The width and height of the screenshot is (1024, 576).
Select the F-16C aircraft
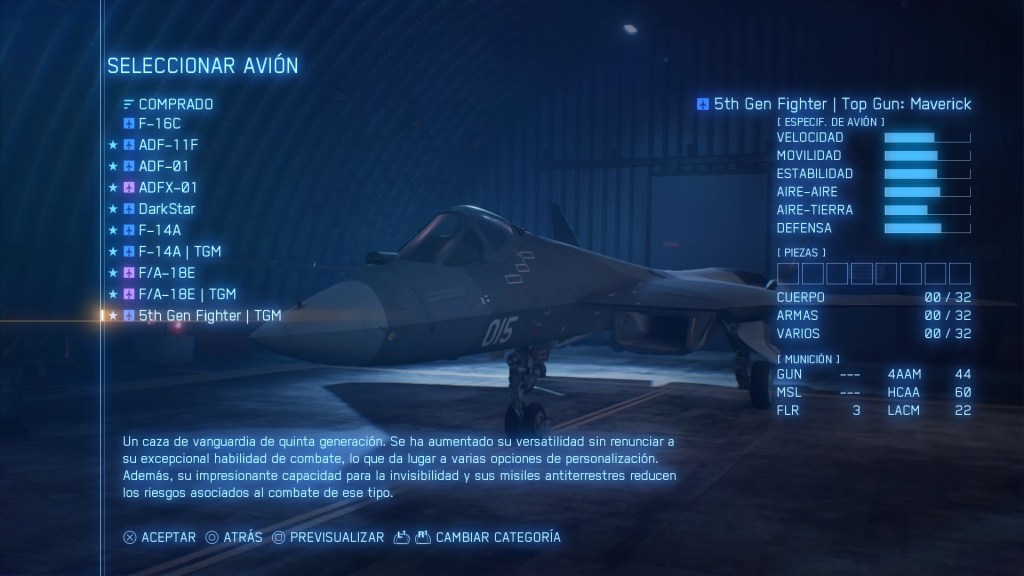pyautogui.click(x=160, y=124)
